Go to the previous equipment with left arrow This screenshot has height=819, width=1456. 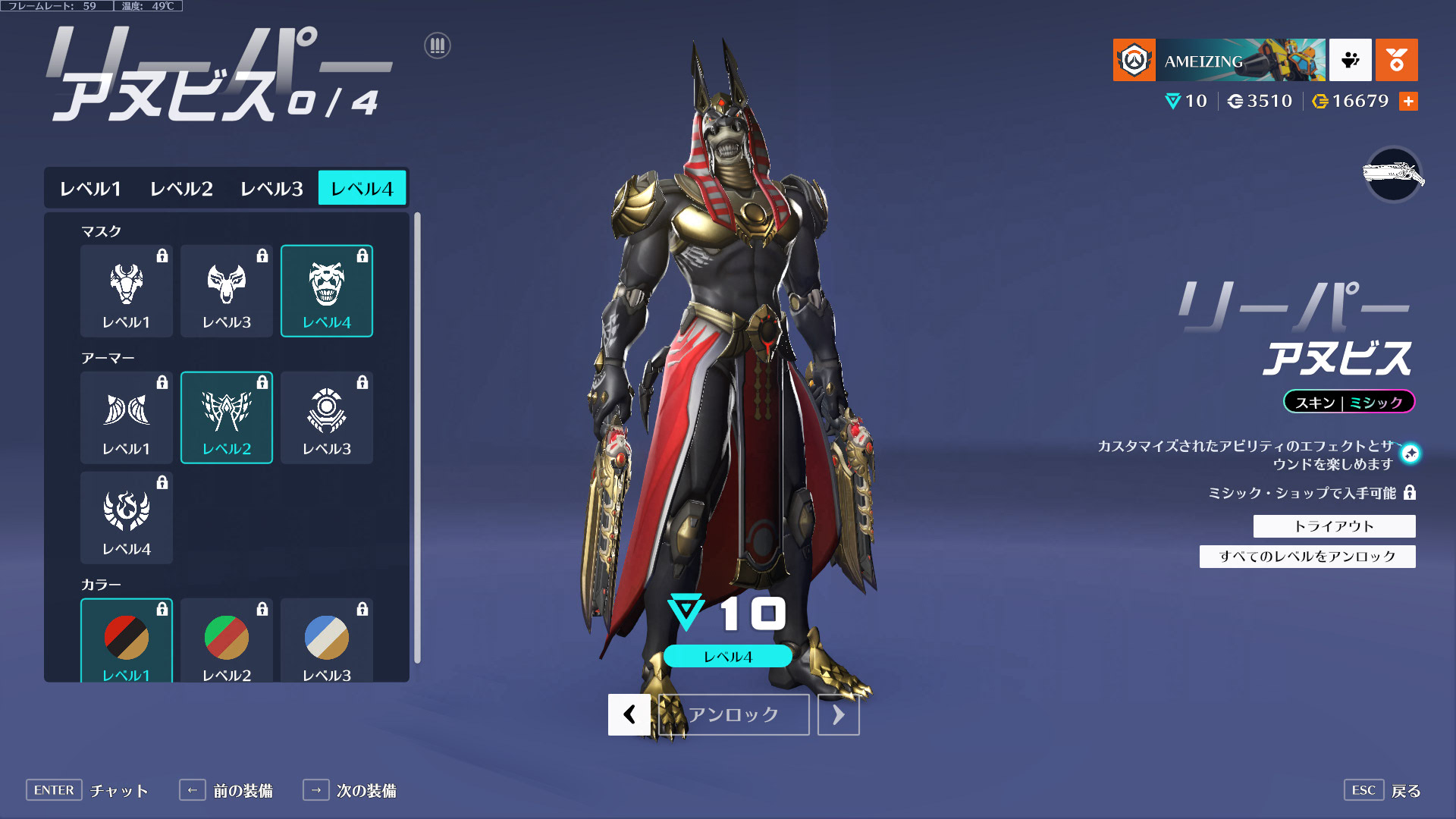pyautogui.click(x=629, y=714)
